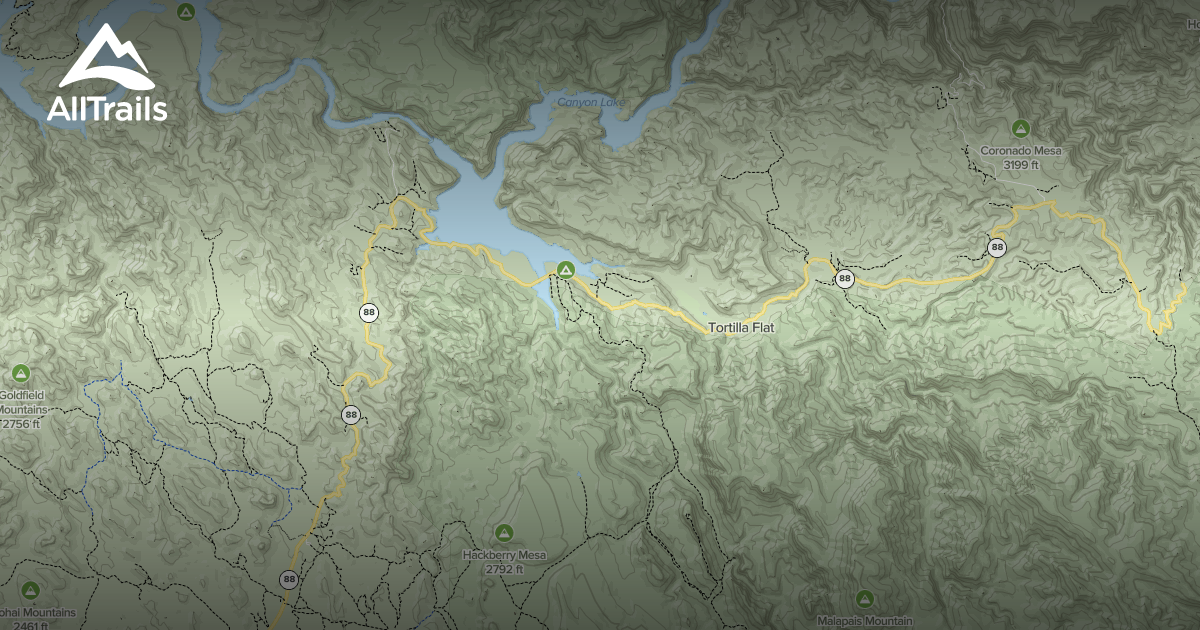Viewport: 1200px width, 630px height.
Task: Choose the Goldfield Mountains peak marker
Action: (x=21, y=373)
